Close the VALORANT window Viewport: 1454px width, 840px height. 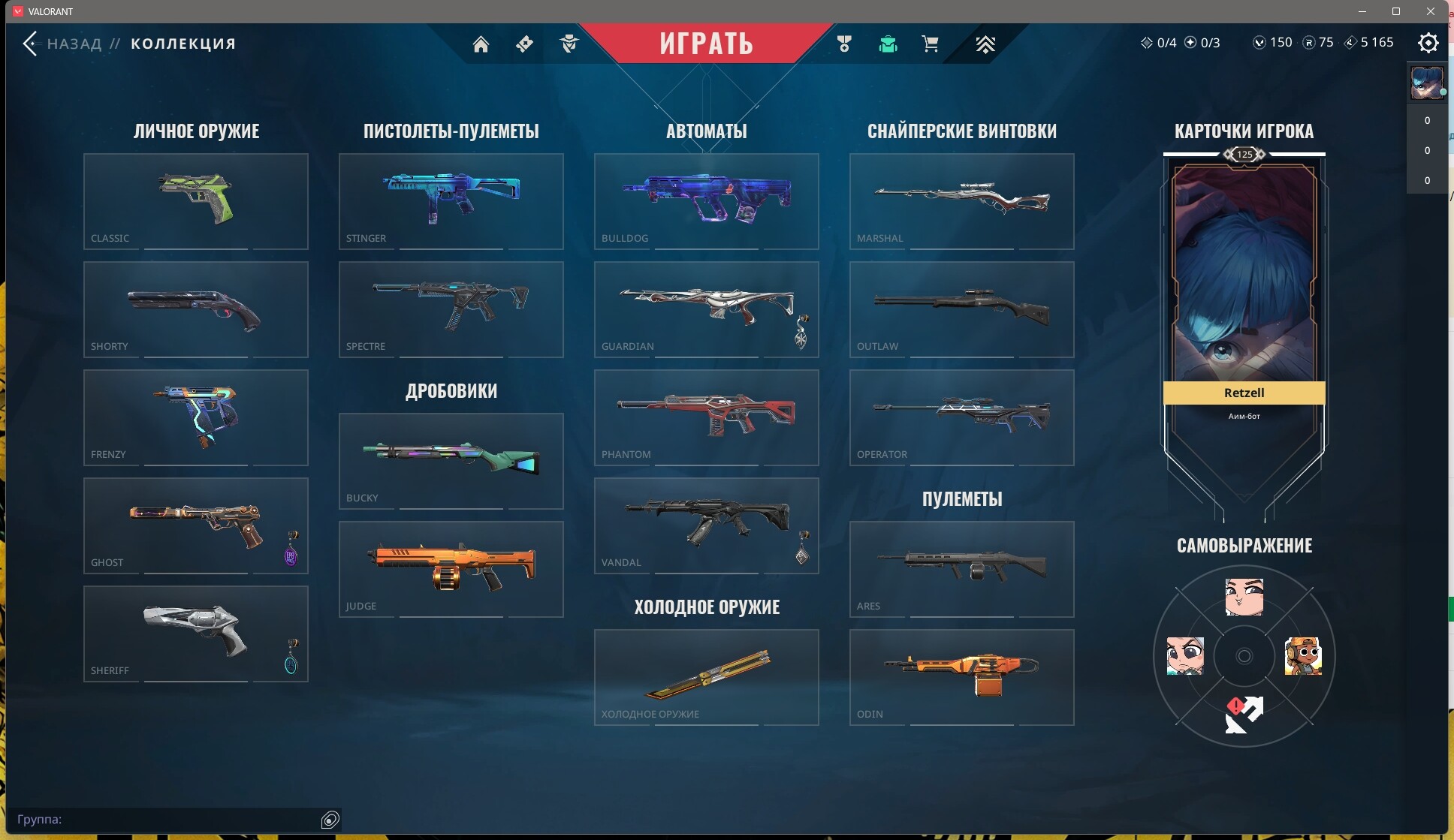(x=1431, y=11)
